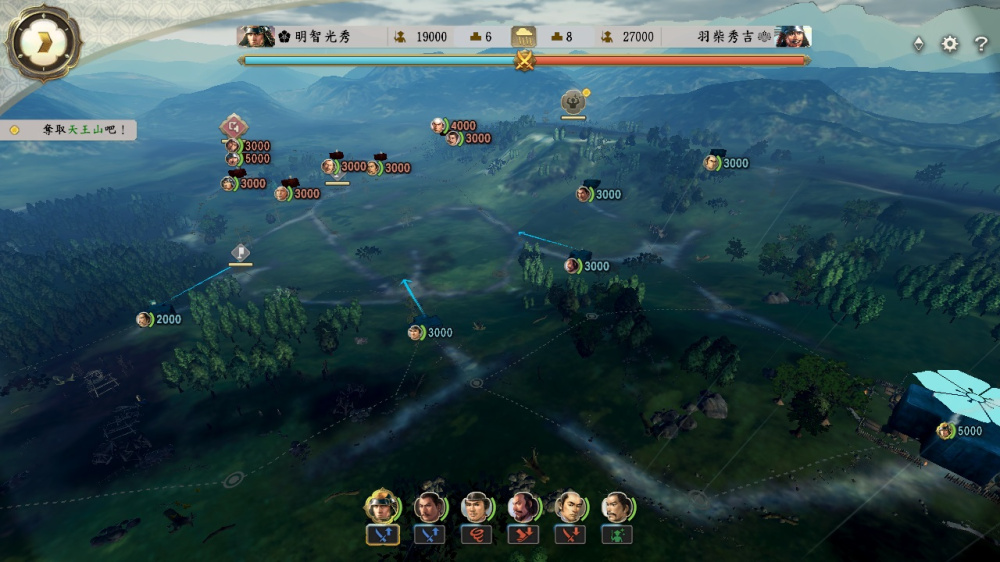Viewport: 1000px width, 562px height.
Task: Select the allied unit showing 2000 troops
Action: (145, 319)
